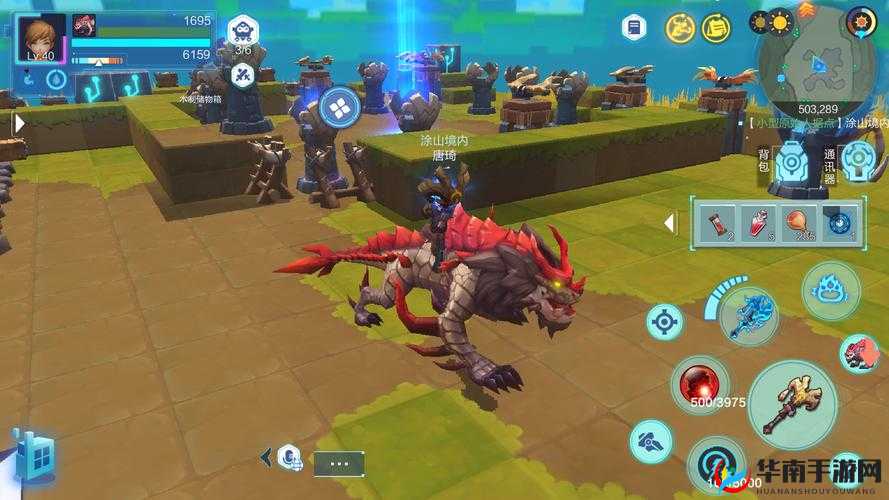This screenshot has width=889, height=500.
Task: Tap the four-diamond blue circle button
Action: click(x=338, y=105)
